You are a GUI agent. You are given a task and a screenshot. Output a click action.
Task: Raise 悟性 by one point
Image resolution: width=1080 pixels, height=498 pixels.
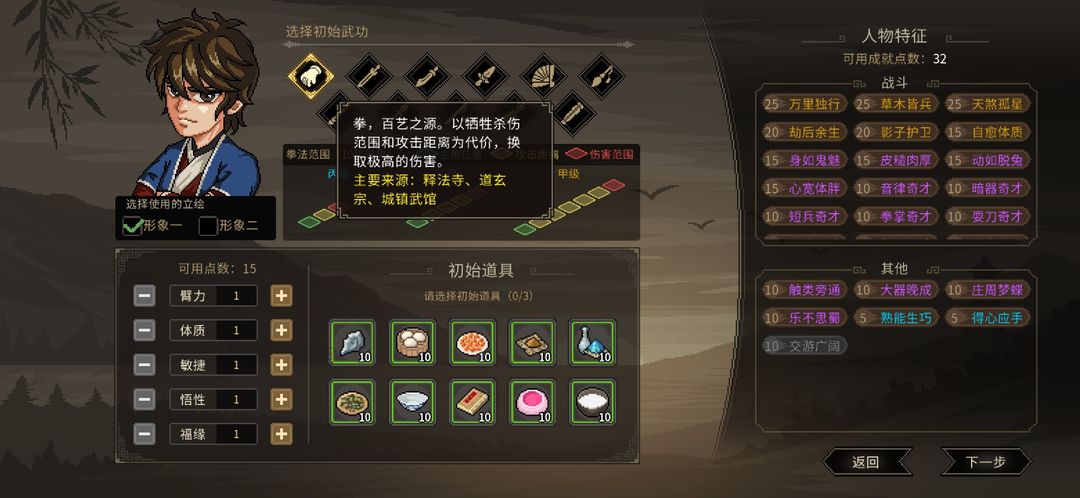(x=282, y=399)
